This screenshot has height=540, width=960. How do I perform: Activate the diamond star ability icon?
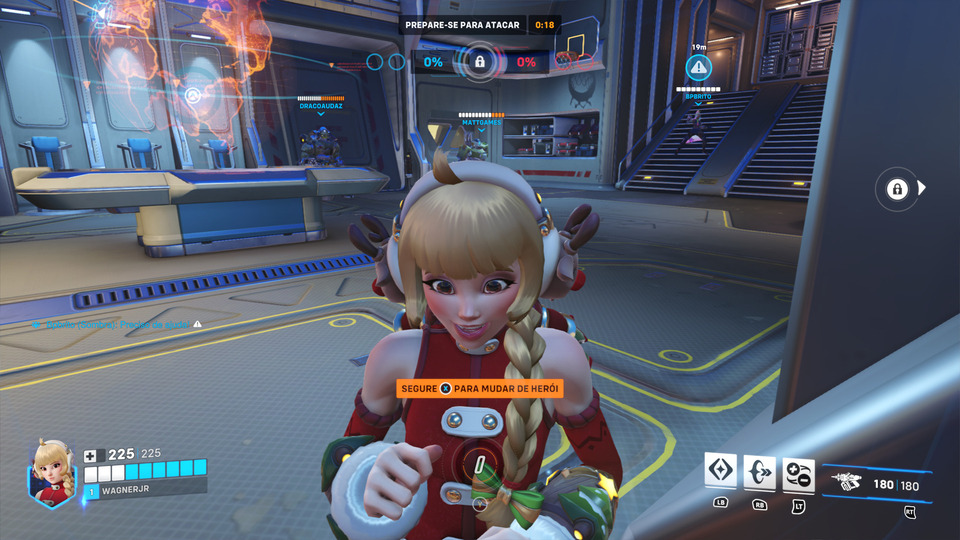tap(720, 471)
